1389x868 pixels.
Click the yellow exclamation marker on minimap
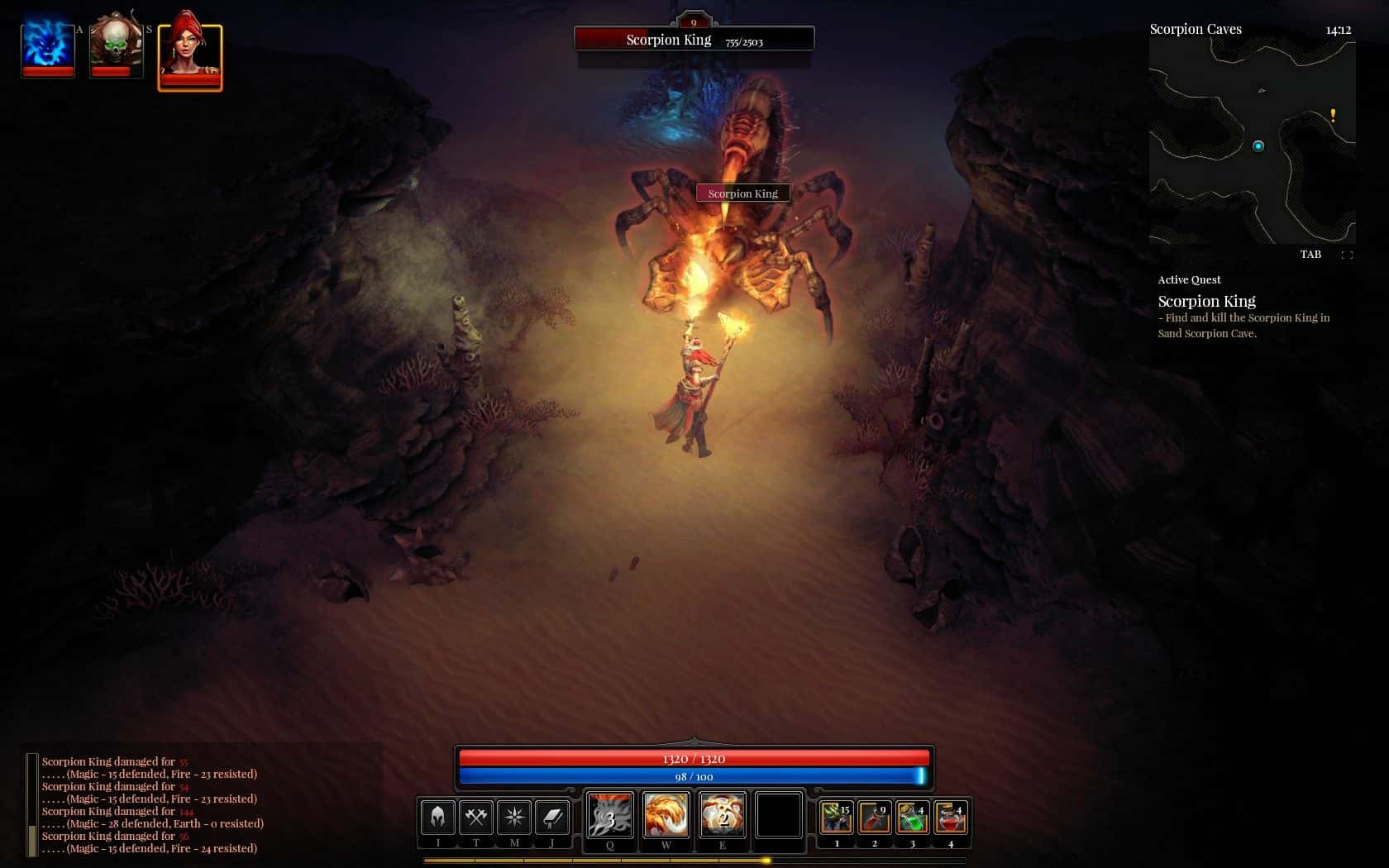pos(1333,116)
